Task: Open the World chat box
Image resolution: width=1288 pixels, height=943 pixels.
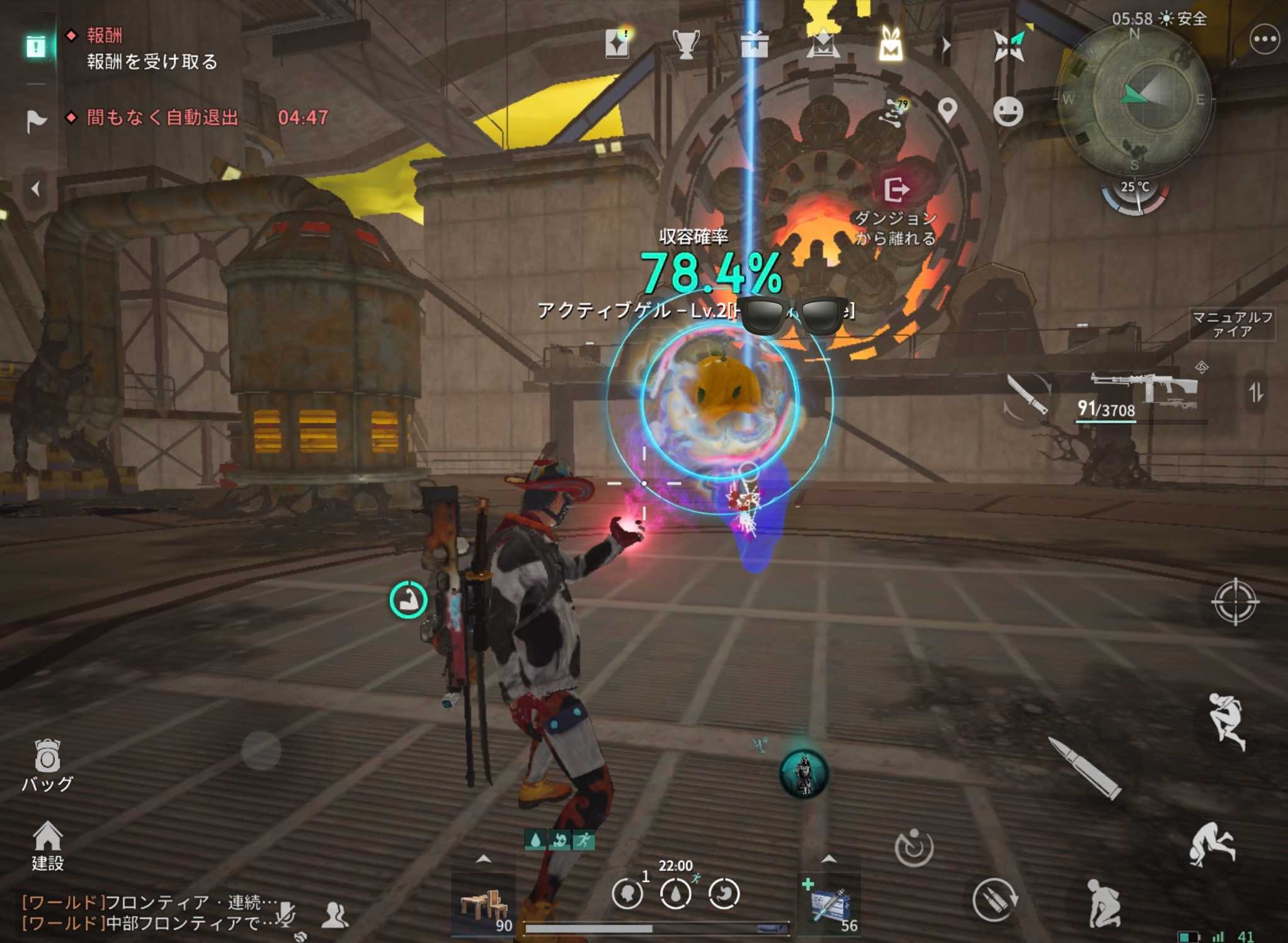Action: click(x=148, y=913)
